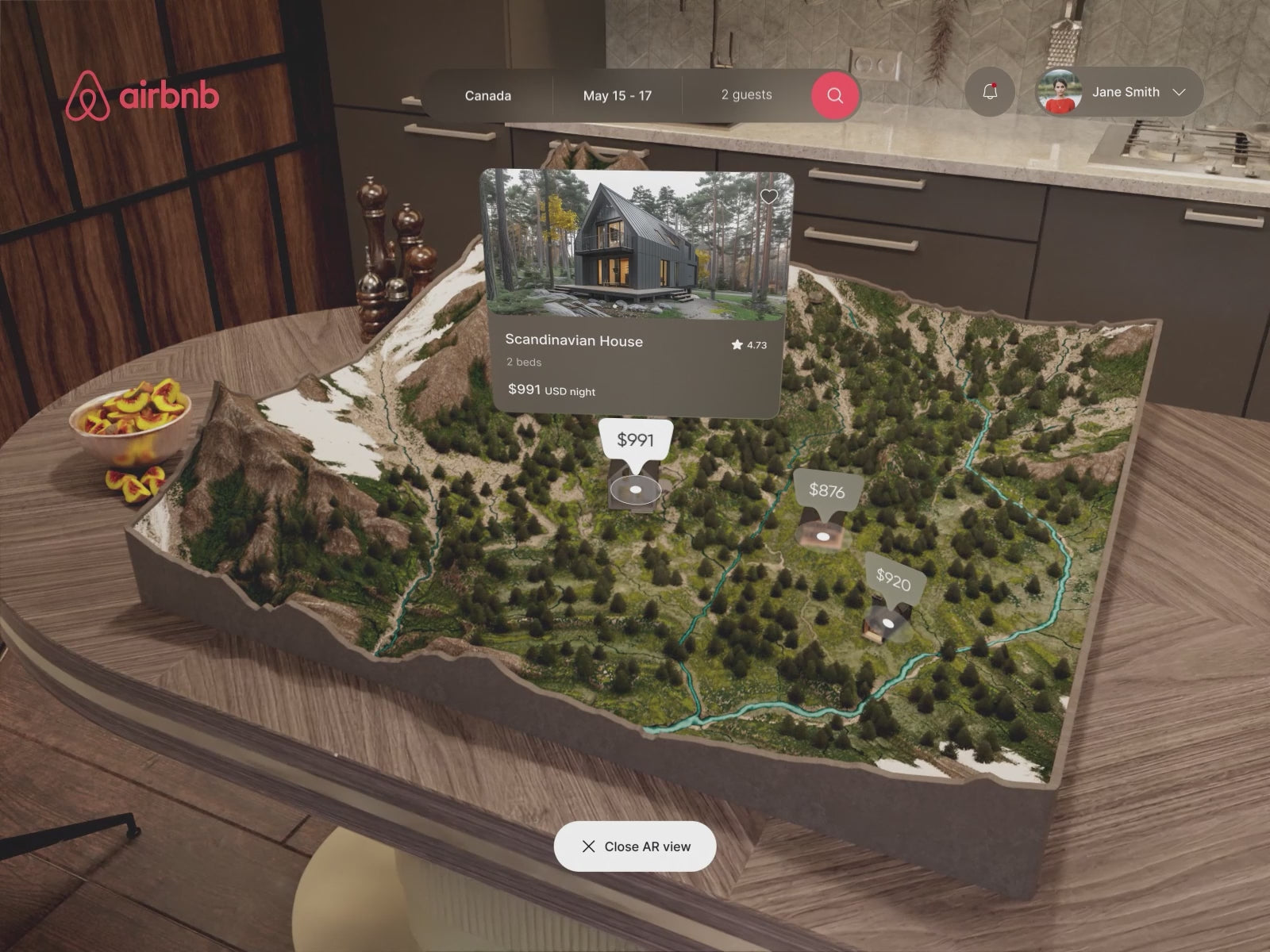The height and width of the screenshot is (952, 1270).
Task: Choose the $920 map price marker
Action: click(x=893, y=581)
